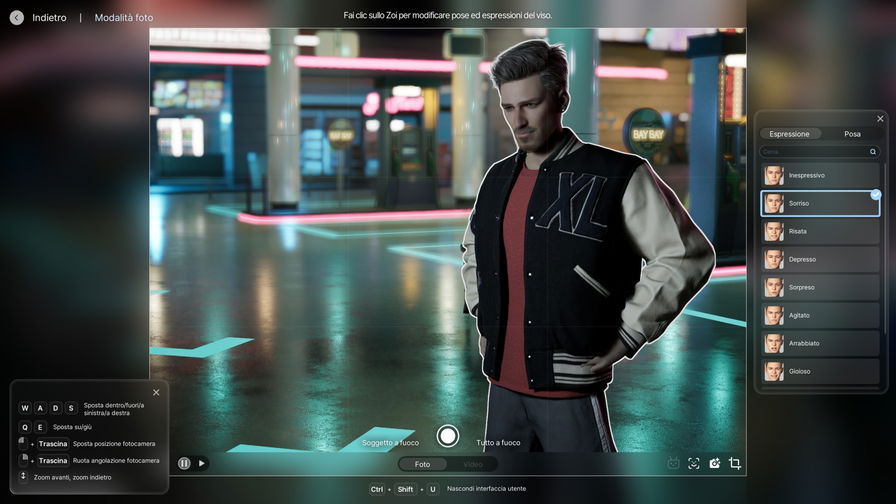Close the camera controls help panel
Image resolution: width=896 pixels, height=504 pixels.
pyautogui.click(x=156, y=392)
